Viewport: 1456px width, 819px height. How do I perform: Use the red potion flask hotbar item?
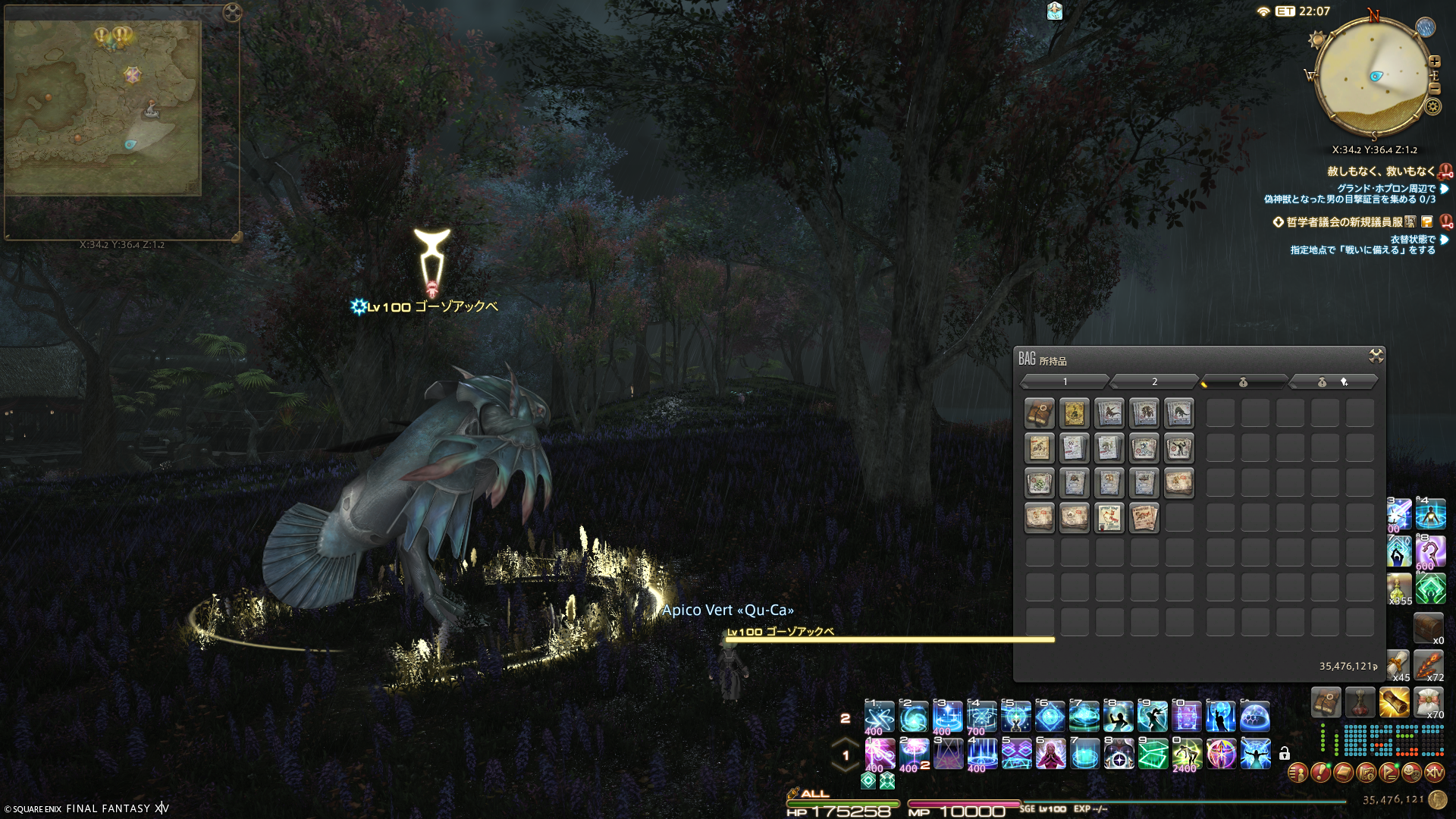pos(1360,703)
